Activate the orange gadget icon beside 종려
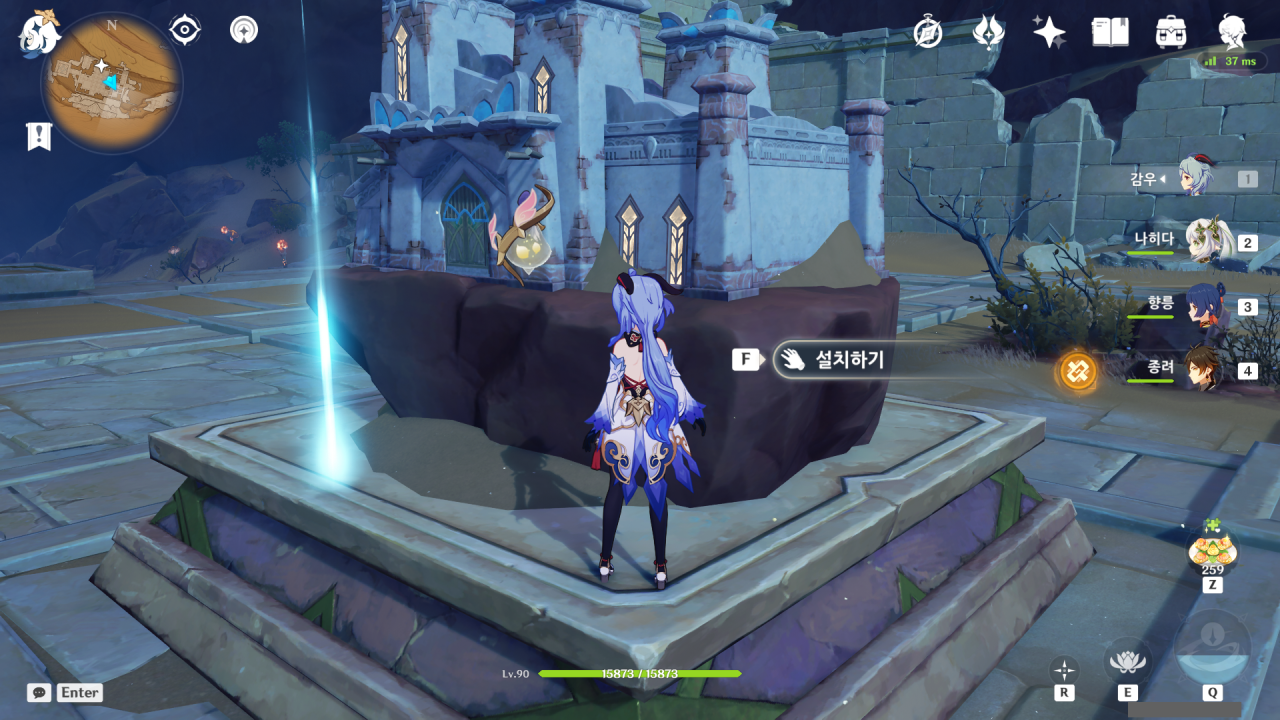Viewport: 1280px width, 720px height. [1078, 371]
